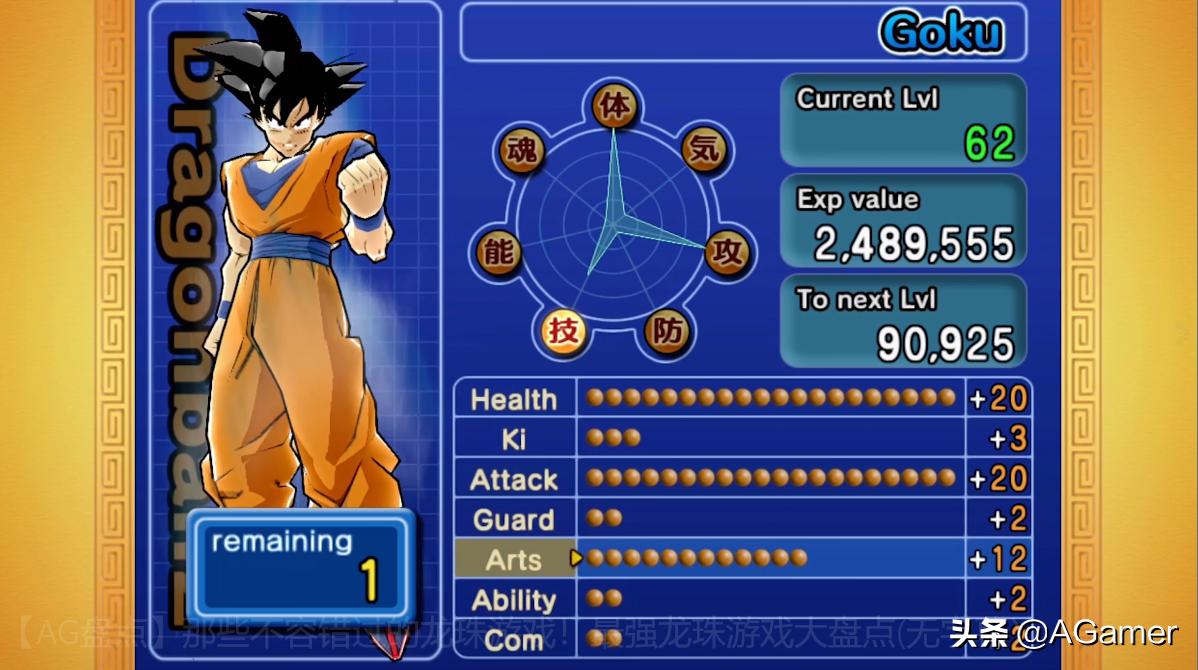This screenshot has width=1198, height=670.
Task: Click the 魂 soul node on radar chart
Action: click(522, 150)
